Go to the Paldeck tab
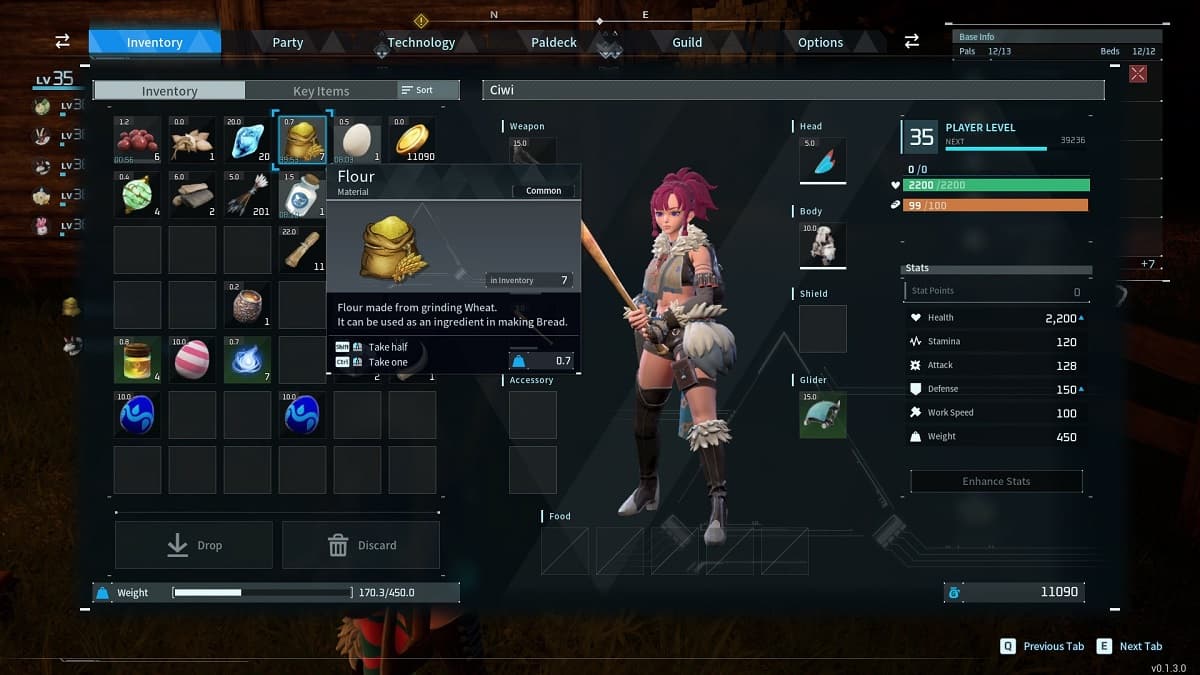This screenshot has height=675, width=1200. pos(553,43)
